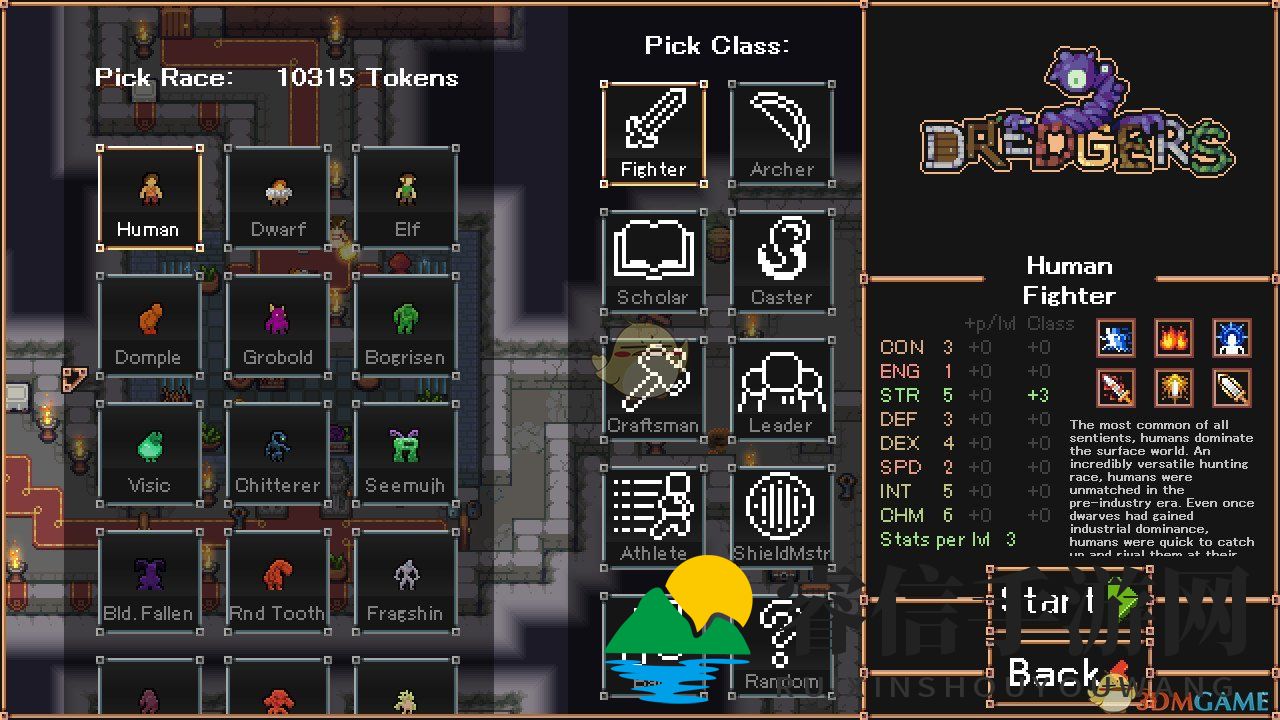This screenshot has height=720, width=1280.
Task: Start the game with this character
Action: [1068, 601]
